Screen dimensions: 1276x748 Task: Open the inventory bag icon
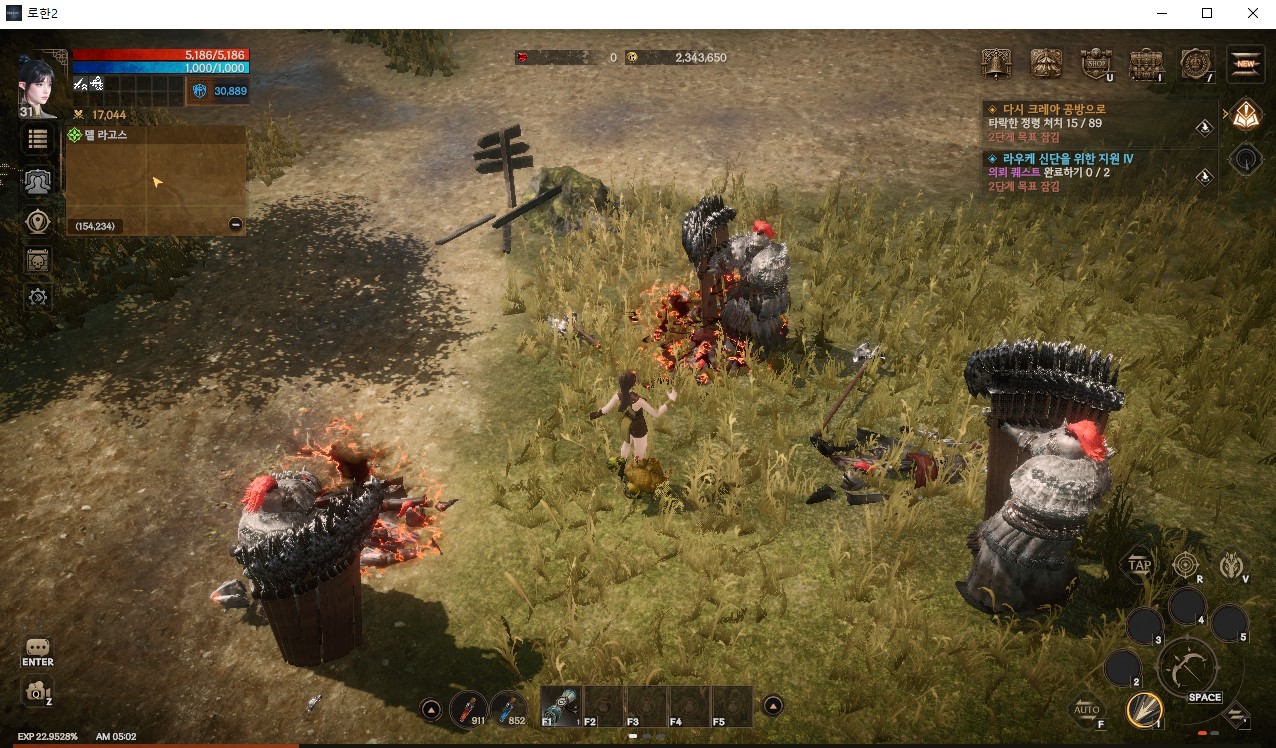point(1146,64)
